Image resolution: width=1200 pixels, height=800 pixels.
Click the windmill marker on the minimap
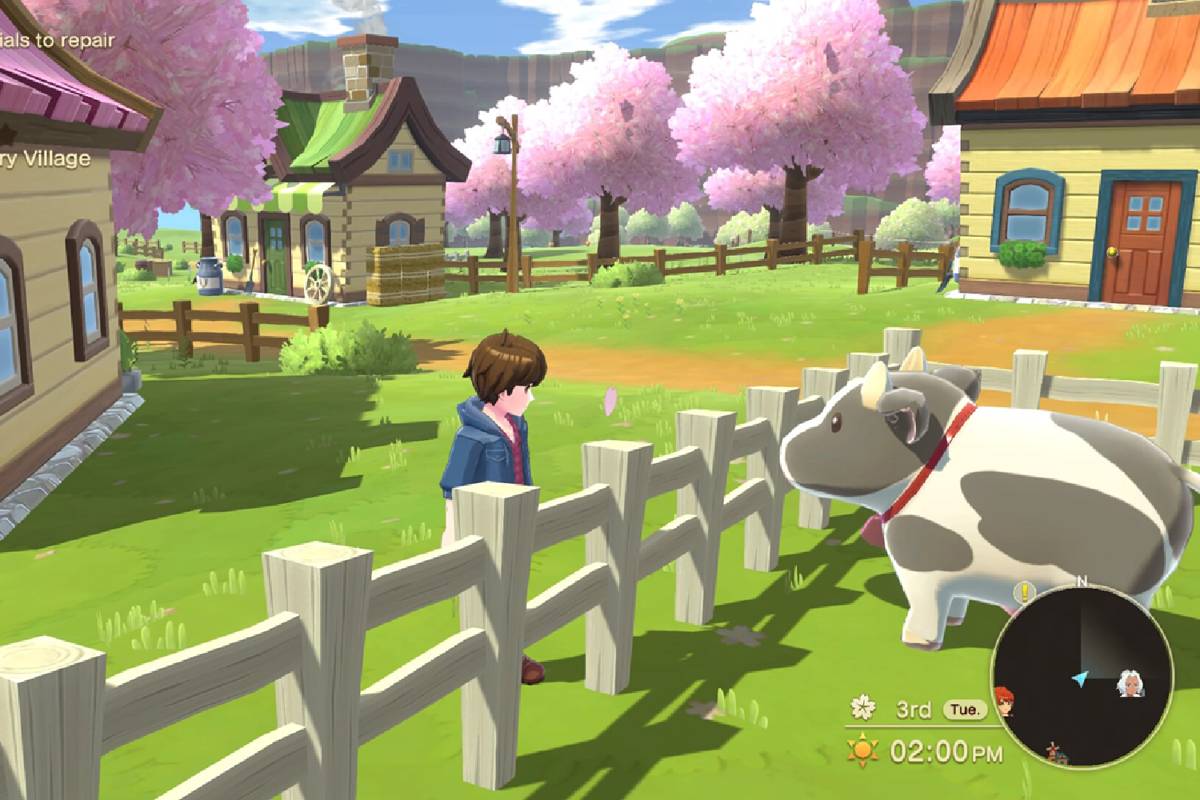coord(1051,751)
